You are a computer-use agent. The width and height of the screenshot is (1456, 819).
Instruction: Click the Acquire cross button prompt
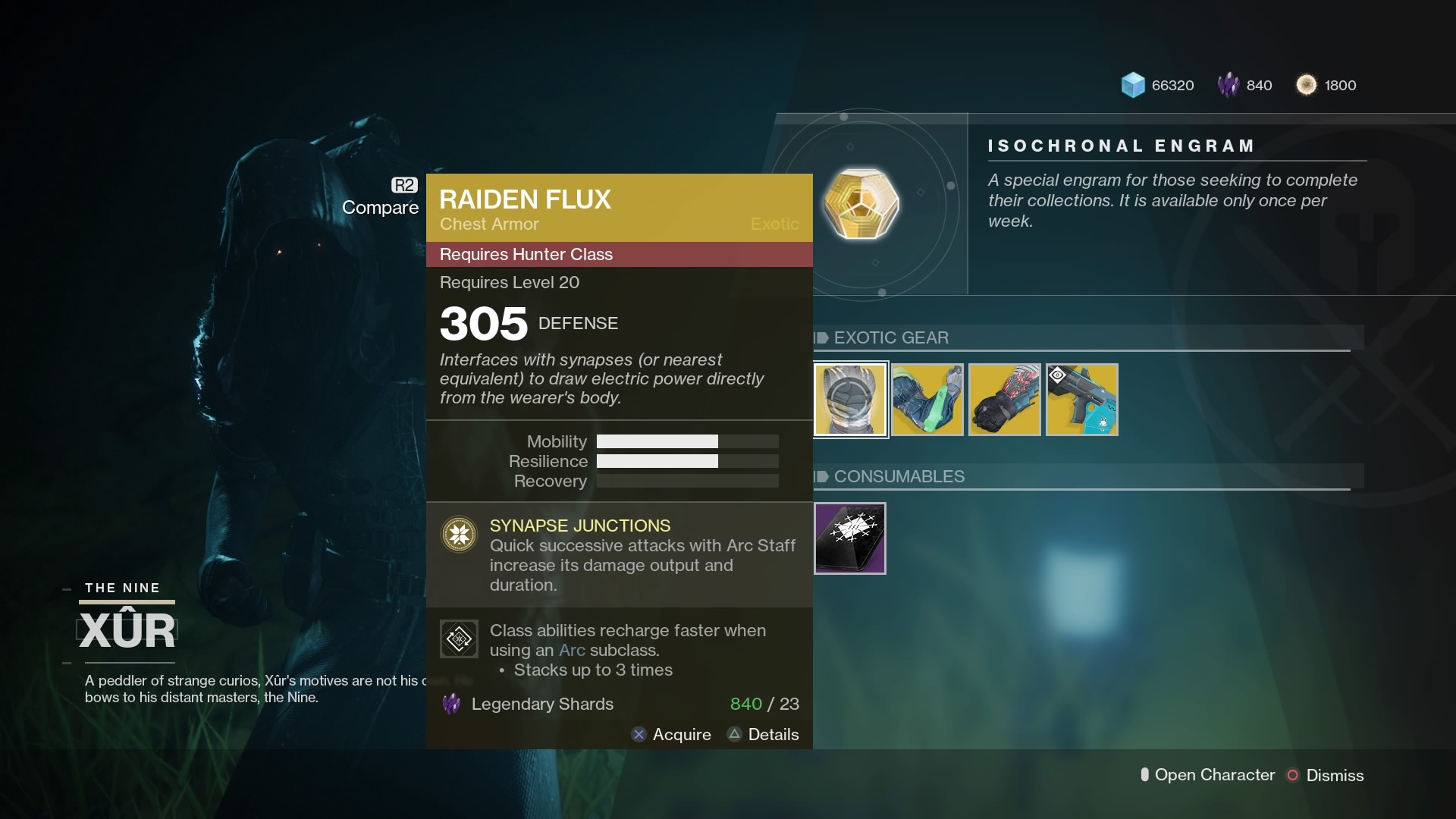pyautogui.click(x=639, y=734)
